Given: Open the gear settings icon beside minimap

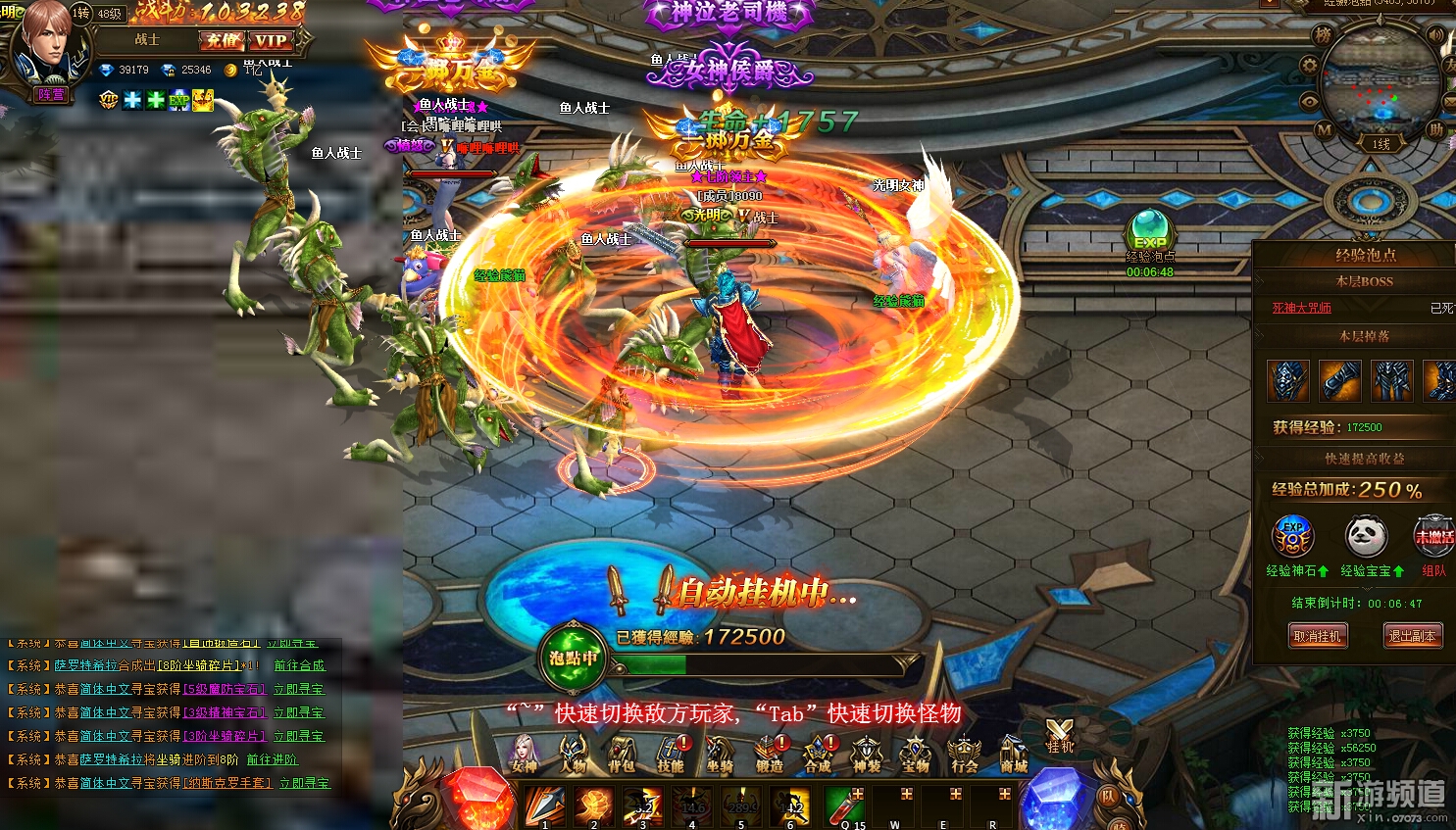Looking at the screenshot, I should [x=1309, y=67].
